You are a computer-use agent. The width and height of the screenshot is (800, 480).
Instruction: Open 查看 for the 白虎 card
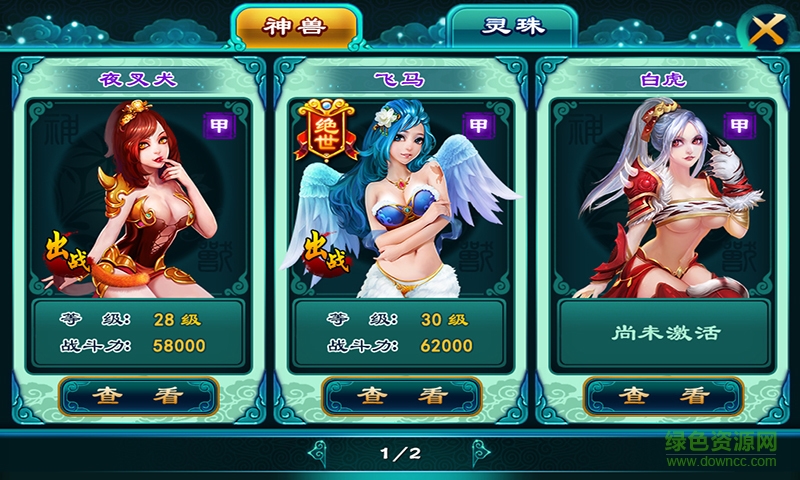tap(662, 395)
